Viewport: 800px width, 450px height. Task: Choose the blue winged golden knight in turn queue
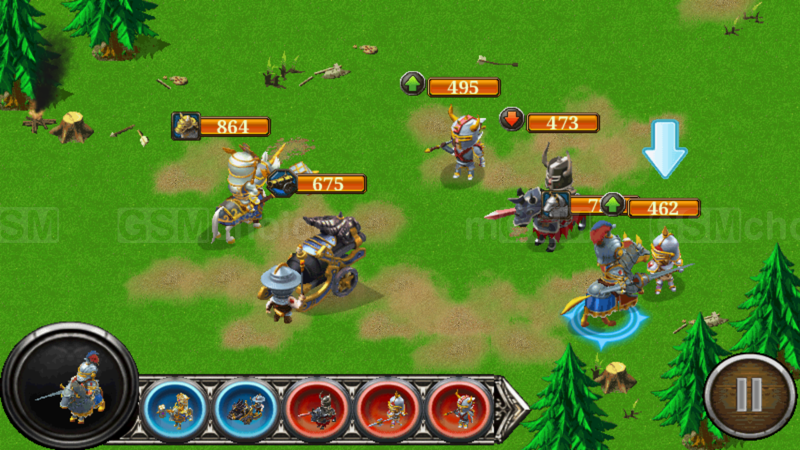(175, 410)
